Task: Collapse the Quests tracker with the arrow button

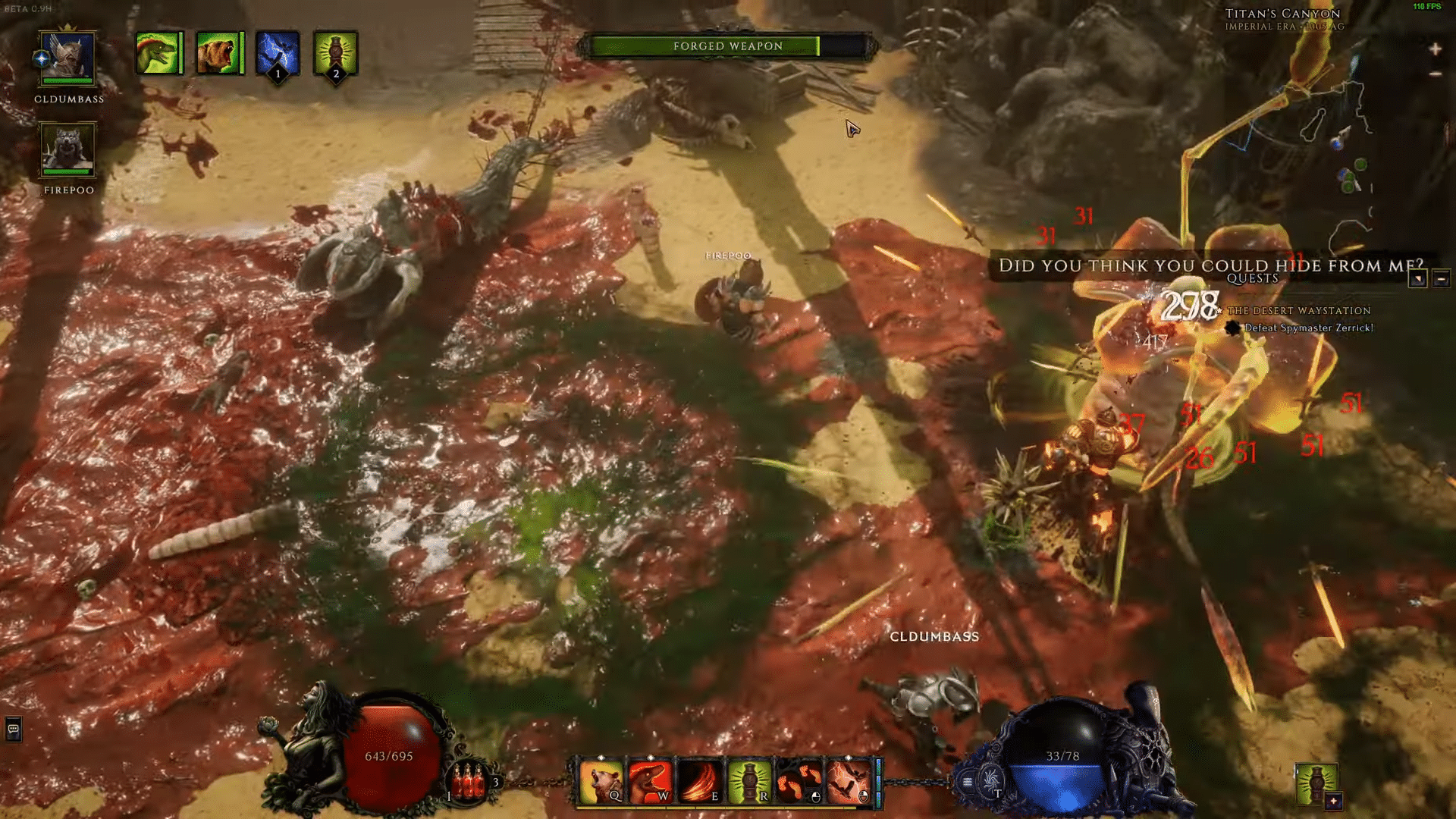Action: pos(1417,279)
